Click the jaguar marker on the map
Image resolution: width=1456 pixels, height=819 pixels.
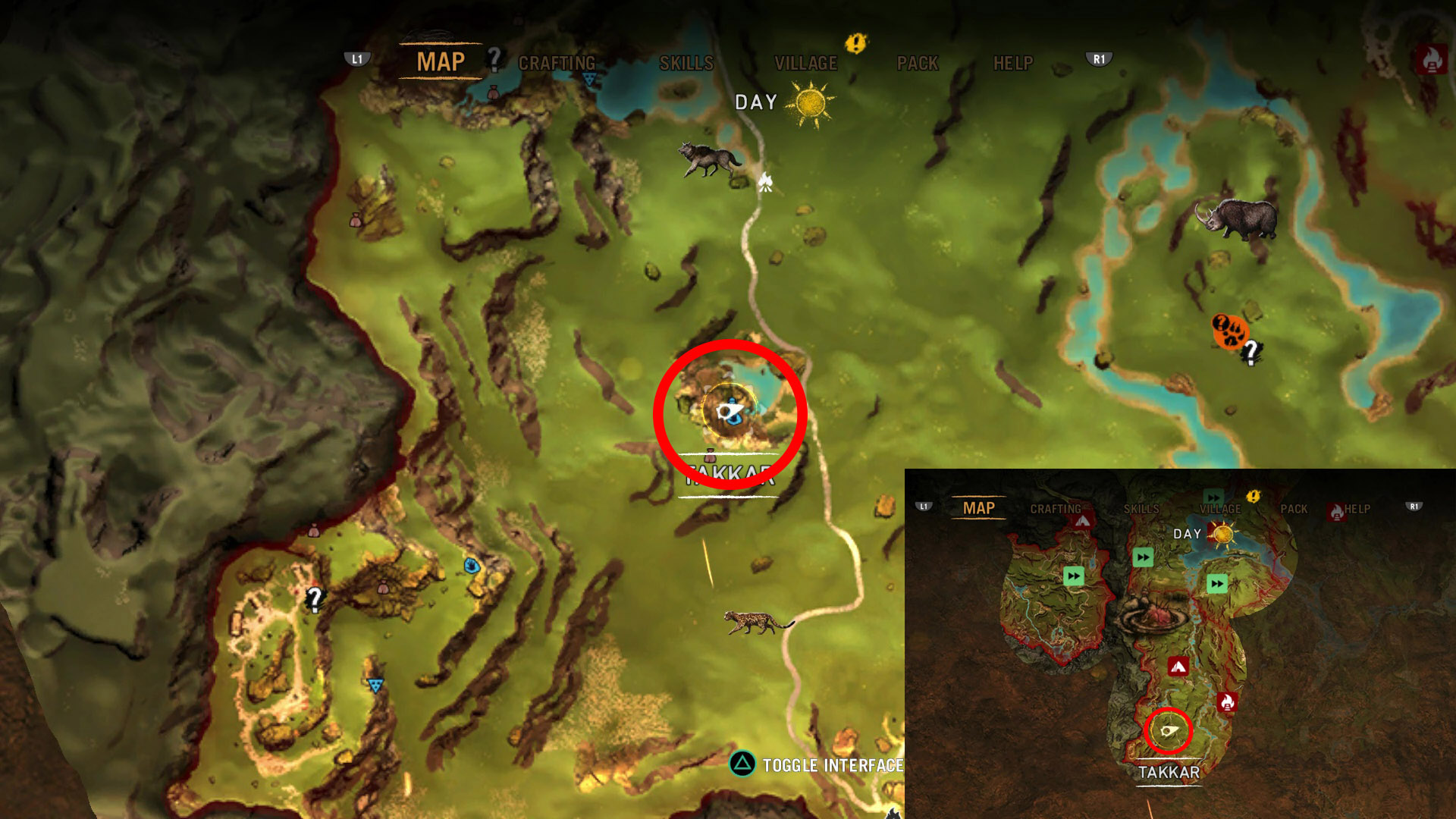[x=758, y=622]
